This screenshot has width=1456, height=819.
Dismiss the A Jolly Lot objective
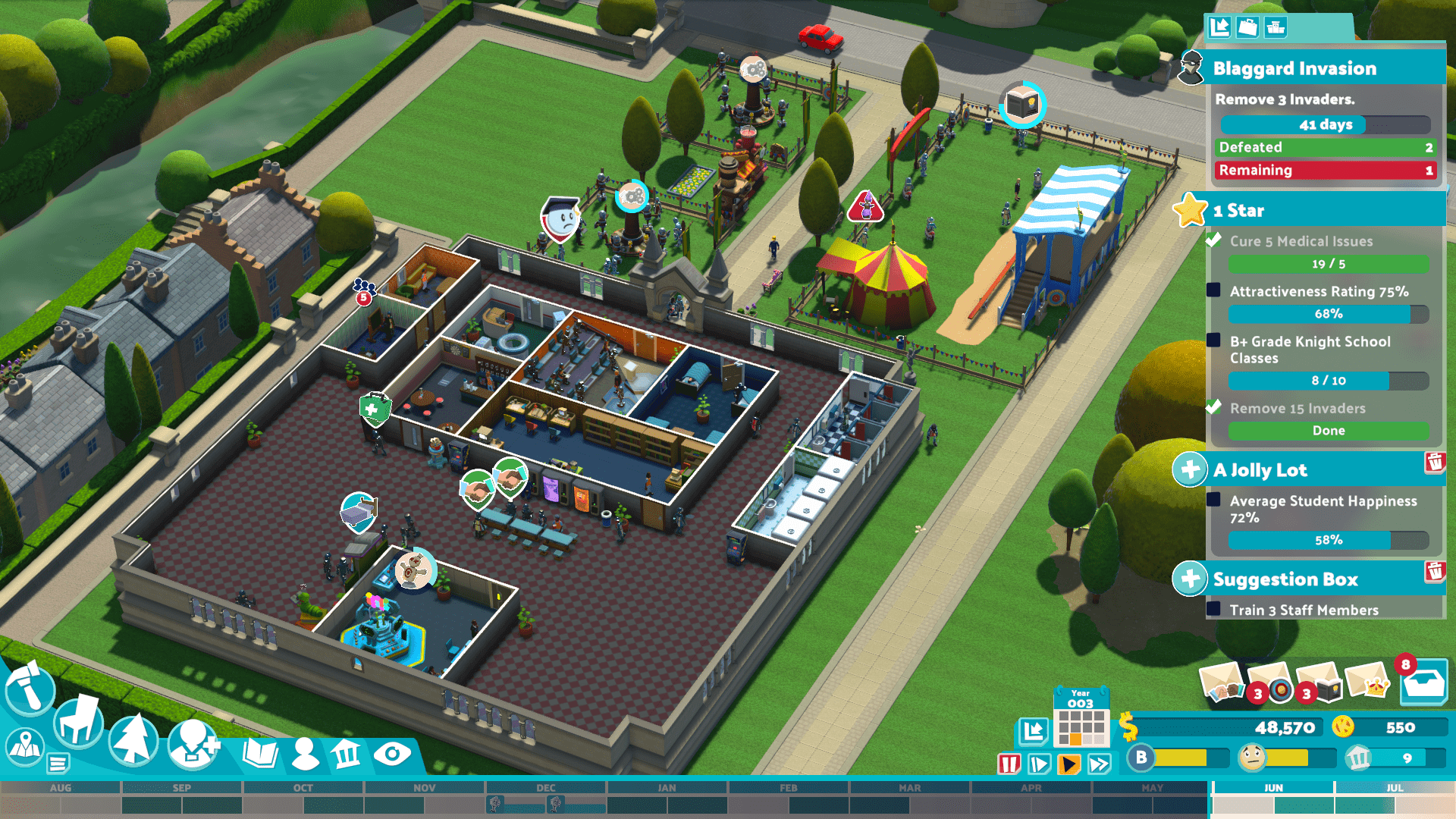click(x=1434, y=462)
